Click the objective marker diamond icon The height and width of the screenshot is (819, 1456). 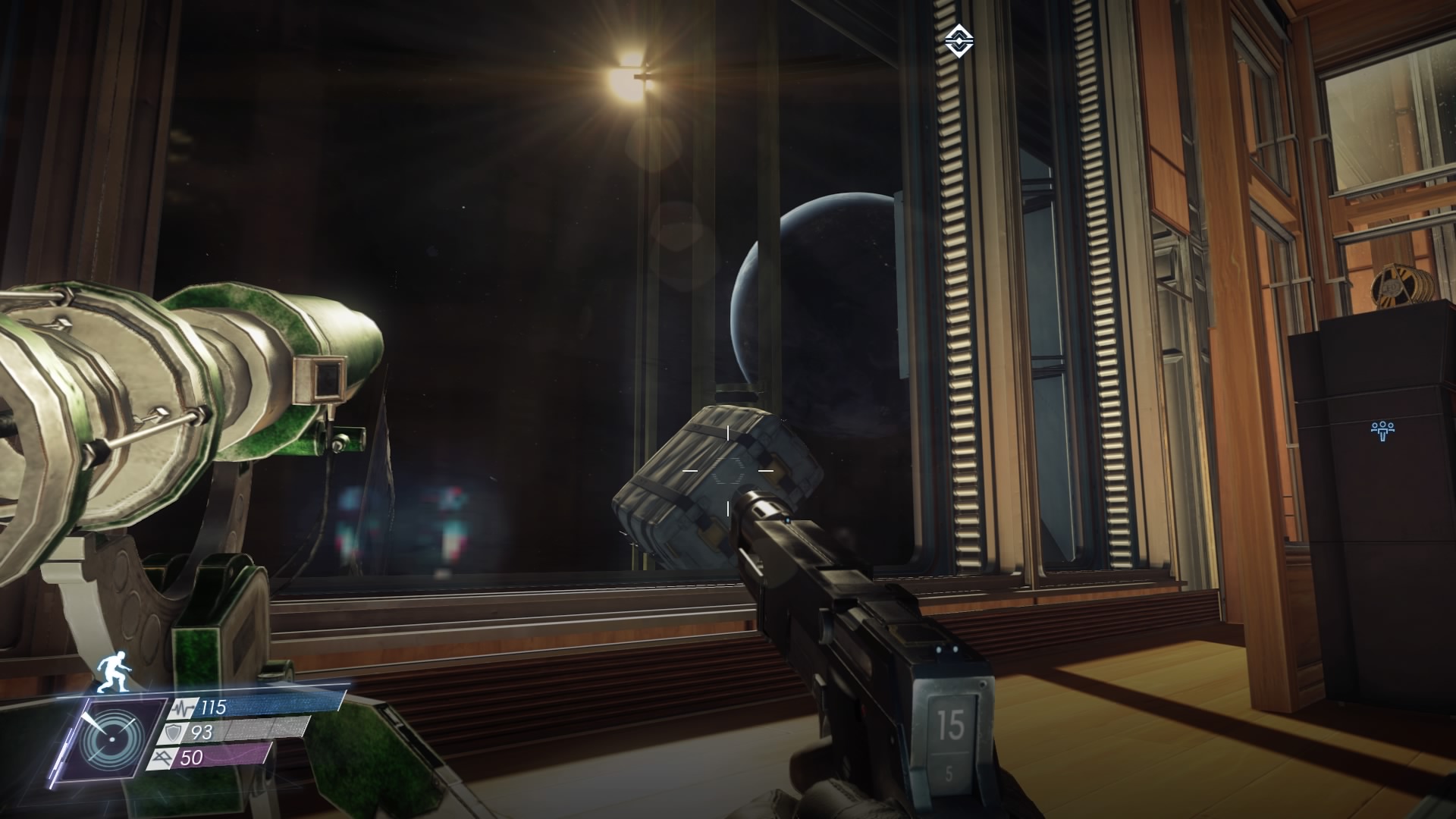pos(959,40)
